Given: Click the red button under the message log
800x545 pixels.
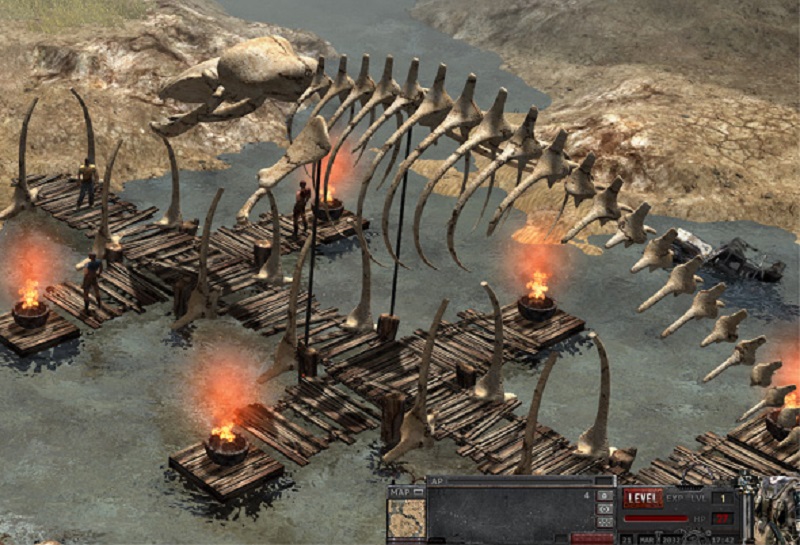Looking at the screenshot, I should (592, 538).
